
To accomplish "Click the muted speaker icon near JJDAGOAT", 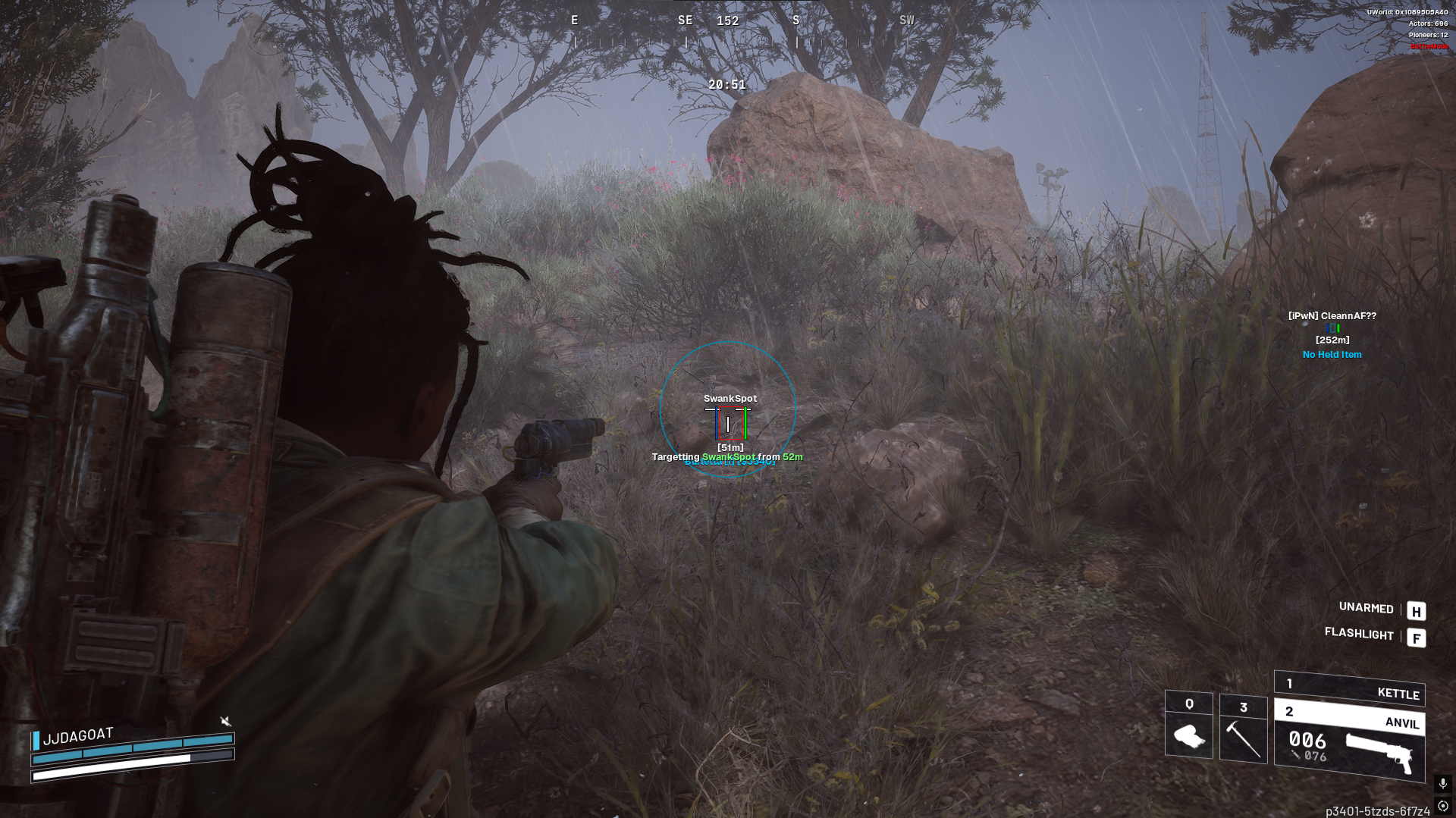I will pos(225,721).
